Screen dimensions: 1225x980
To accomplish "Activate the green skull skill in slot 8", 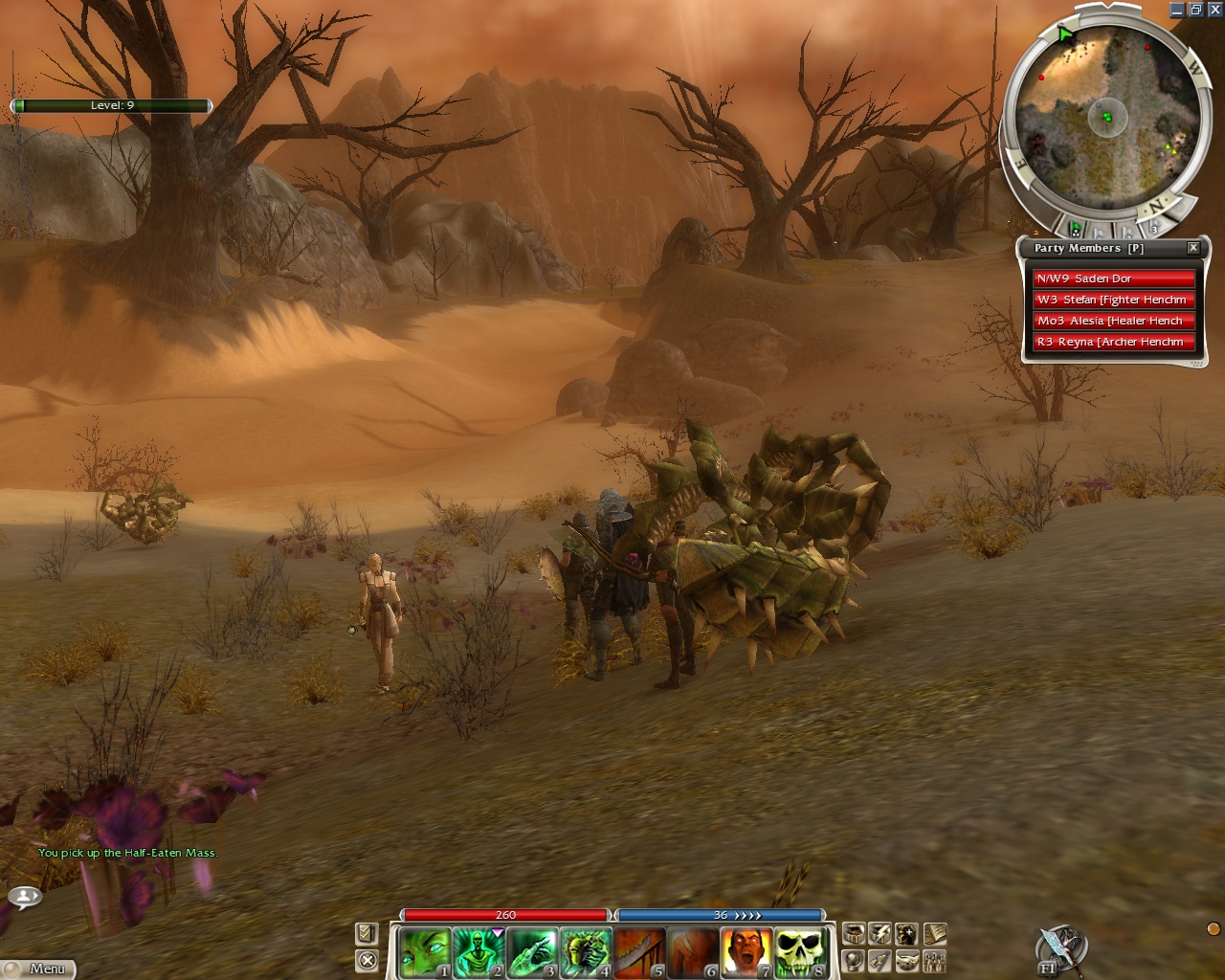I will pos(799,952).
